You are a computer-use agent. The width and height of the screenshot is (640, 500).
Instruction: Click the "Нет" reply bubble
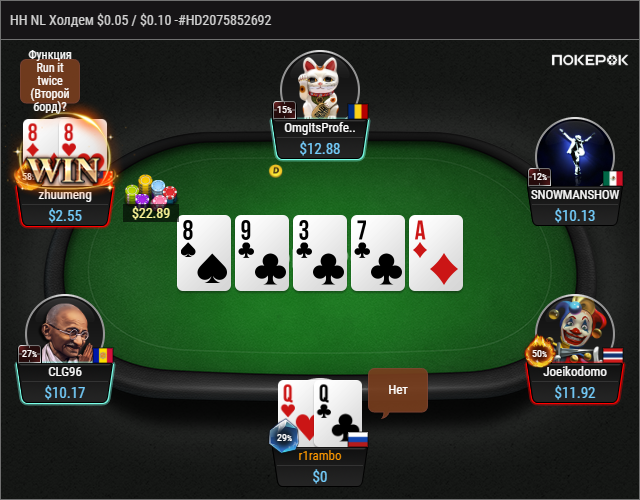(x=397, y=390)
